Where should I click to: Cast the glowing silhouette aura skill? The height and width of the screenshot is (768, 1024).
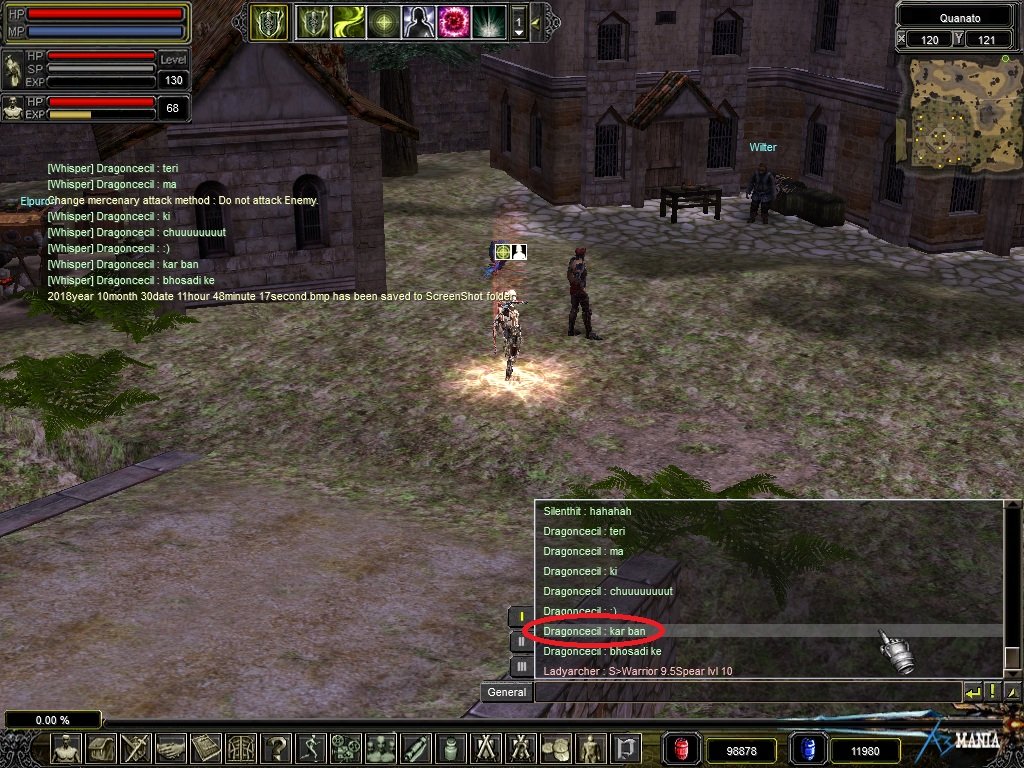pos(418,22)
